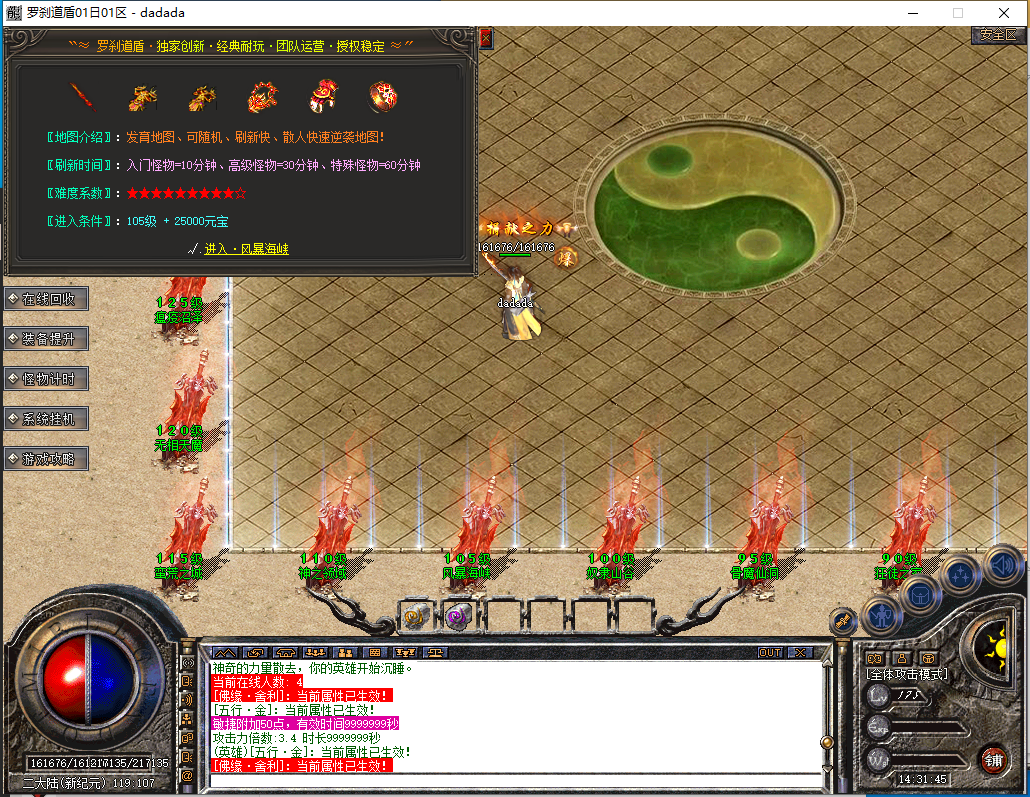Close the chat panel using its X button

[x=800, y=652]
